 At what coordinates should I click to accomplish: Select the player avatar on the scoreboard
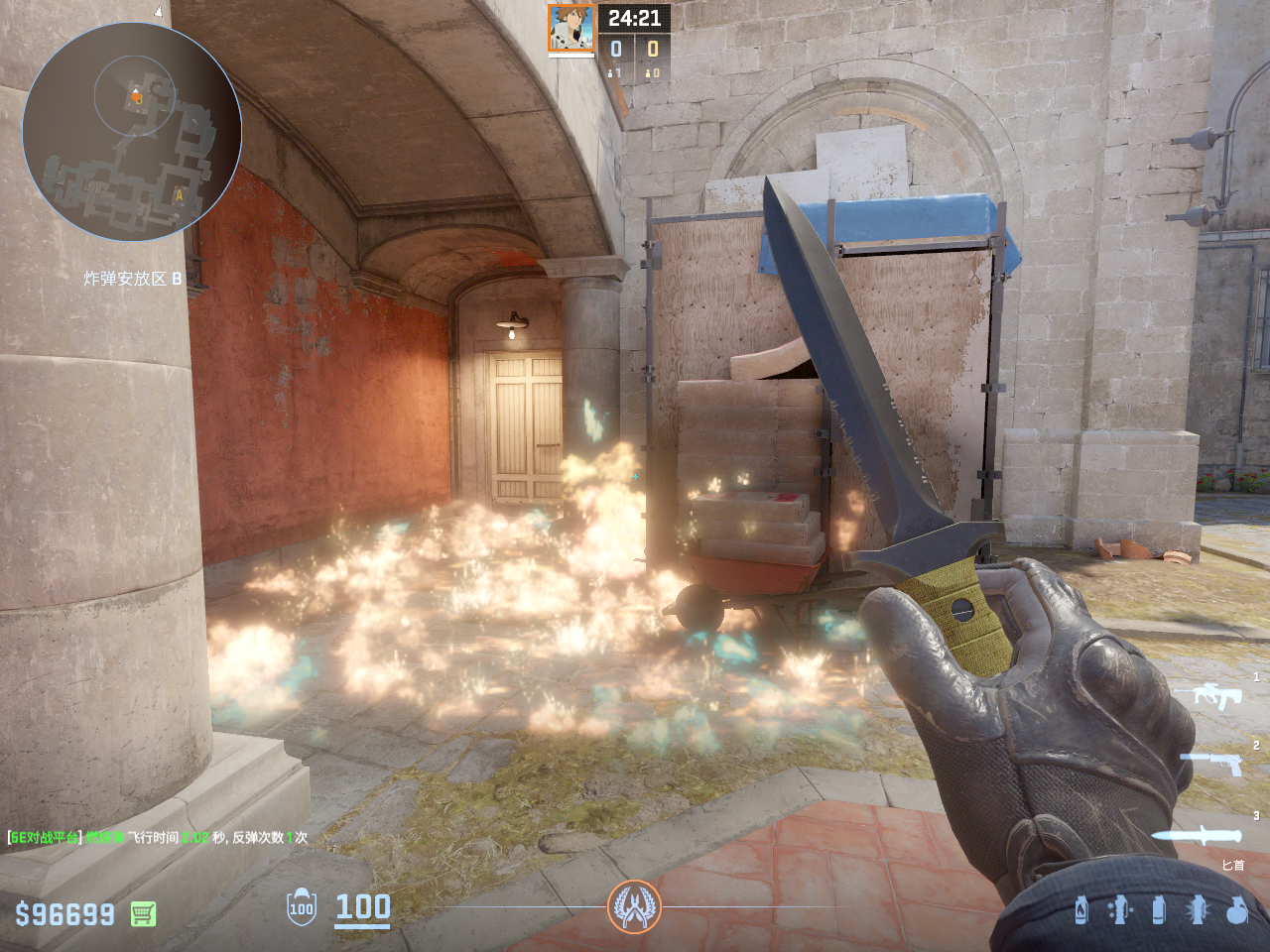571,29
